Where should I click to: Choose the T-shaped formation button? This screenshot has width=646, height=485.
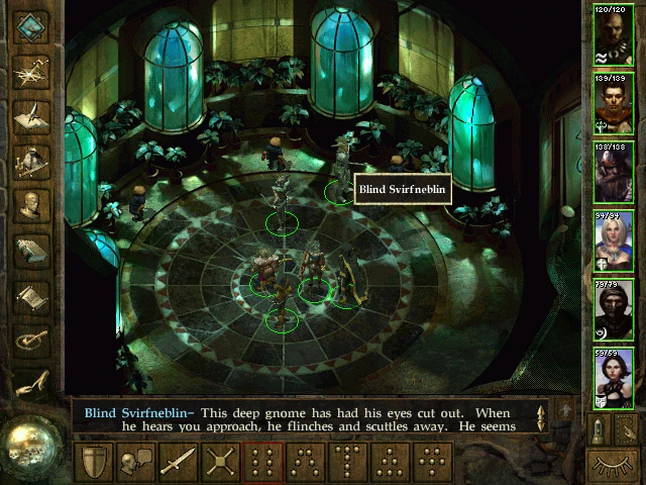(348, 463)
